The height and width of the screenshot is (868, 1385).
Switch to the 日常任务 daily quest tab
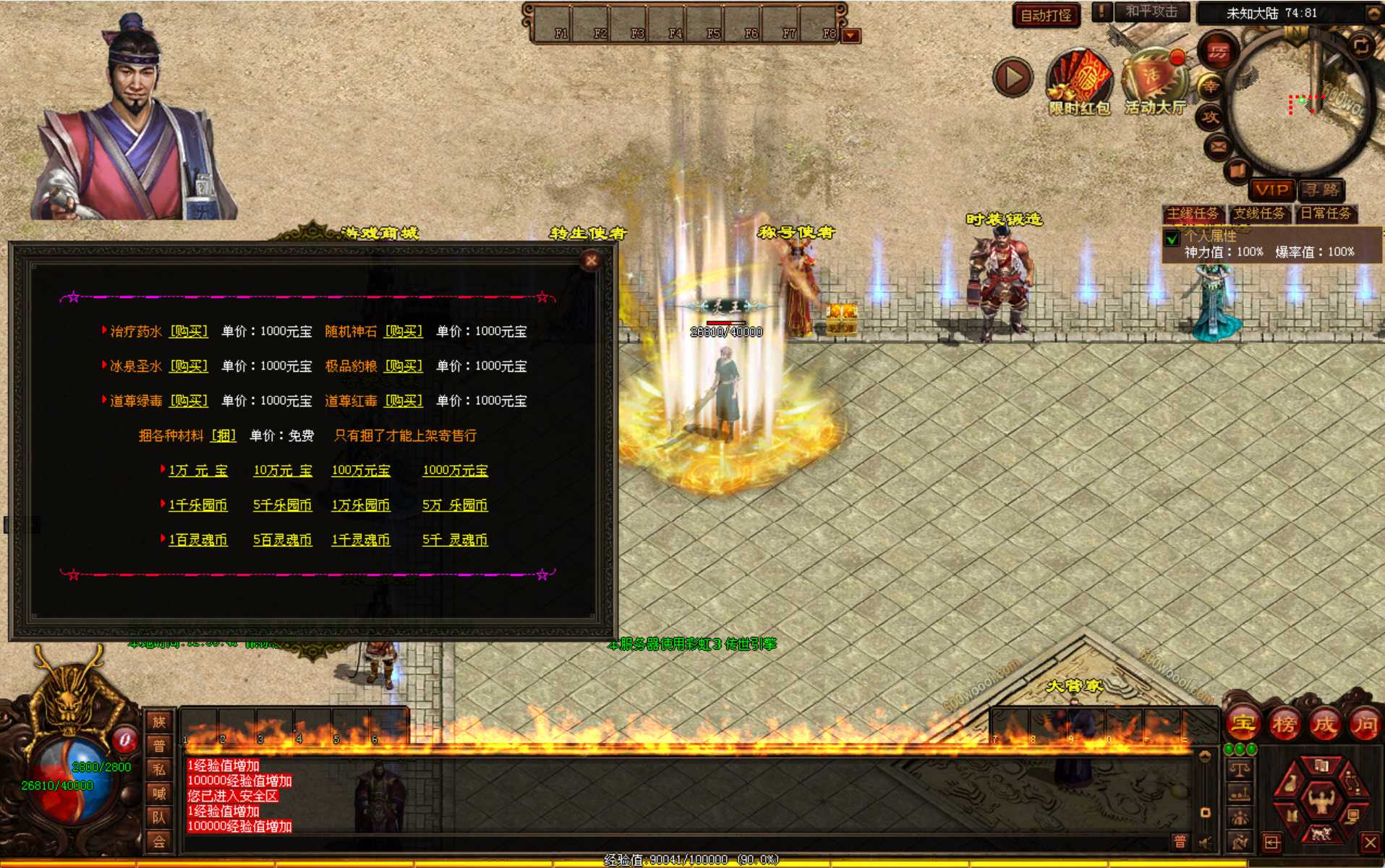(x=1326, y=213)
